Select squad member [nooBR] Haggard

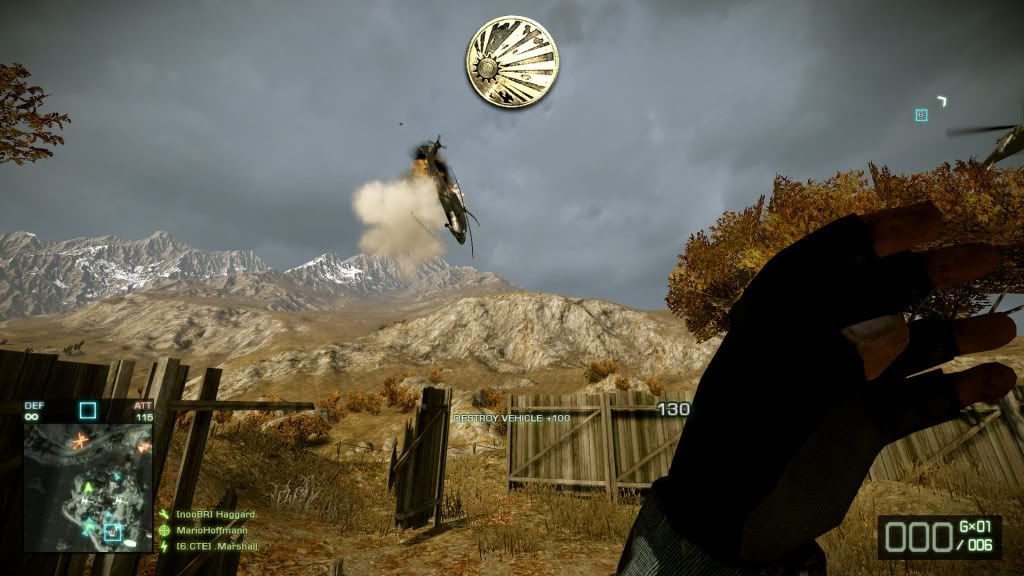(216, 514)
